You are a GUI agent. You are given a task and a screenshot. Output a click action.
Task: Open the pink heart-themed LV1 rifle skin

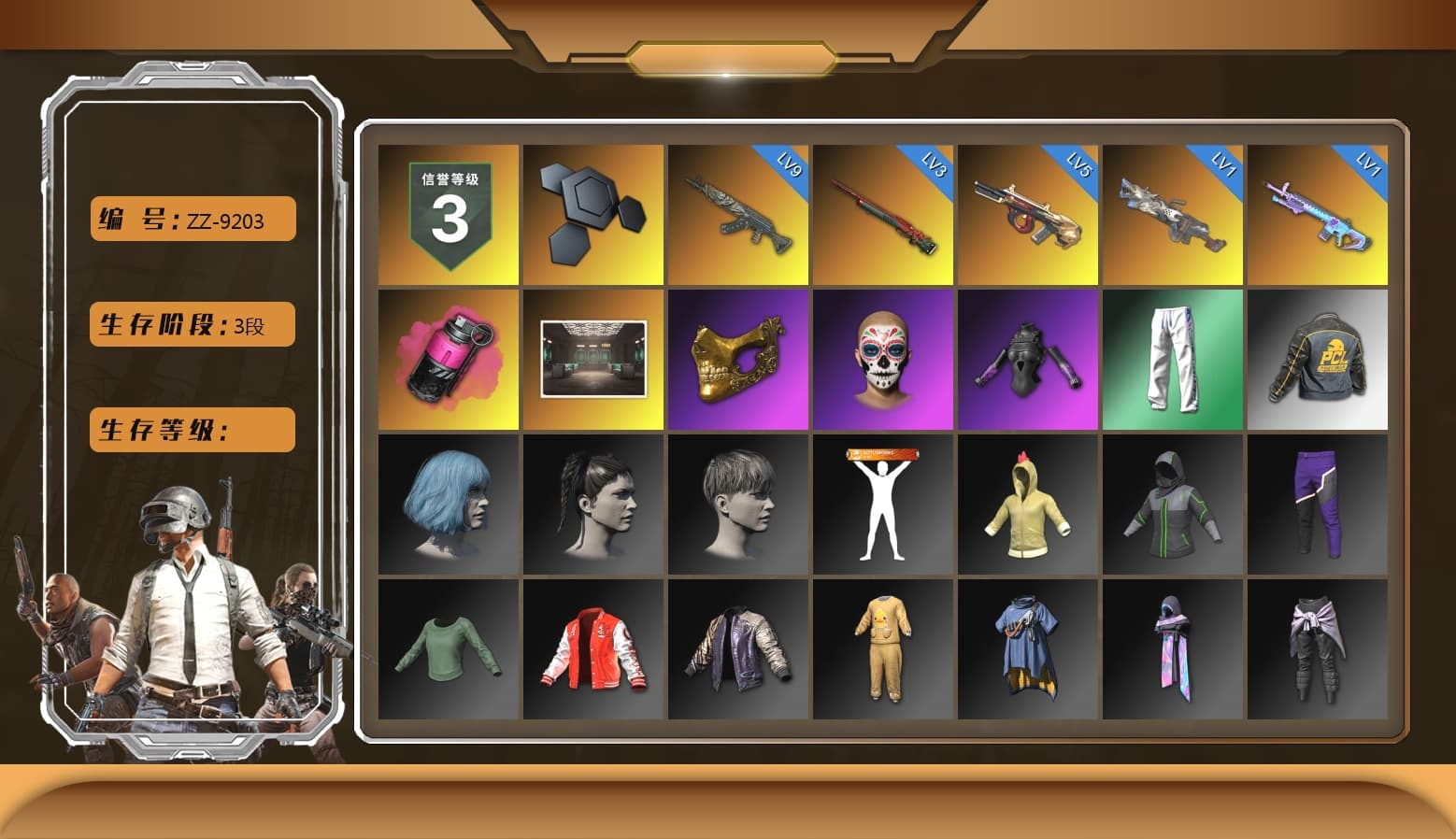[1317, 213]
